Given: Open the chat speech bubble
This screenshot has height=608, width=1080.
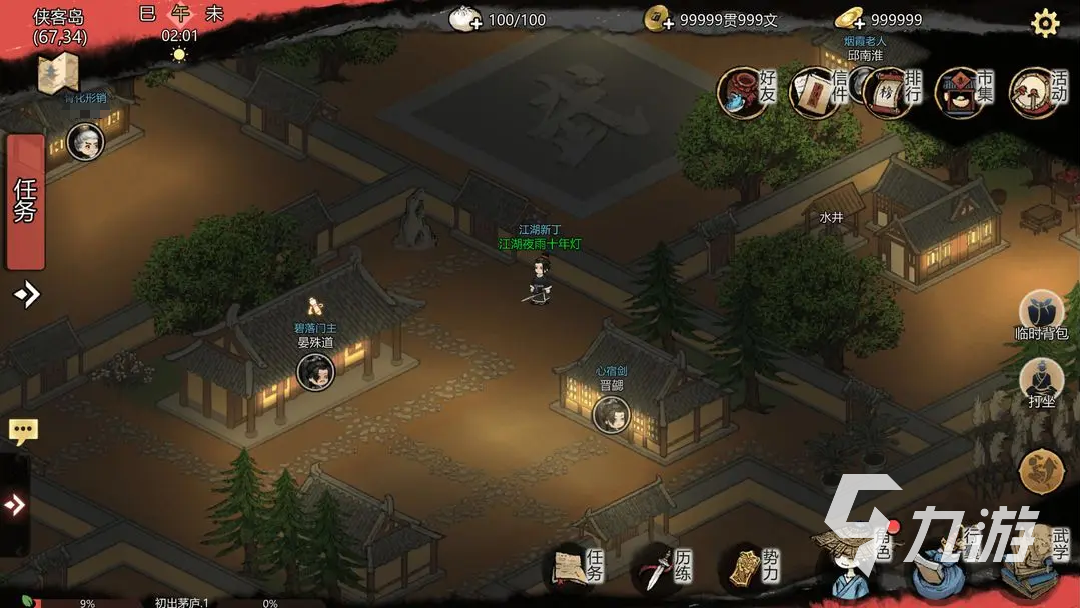Looking at the screenshot, I should point(23,432).
